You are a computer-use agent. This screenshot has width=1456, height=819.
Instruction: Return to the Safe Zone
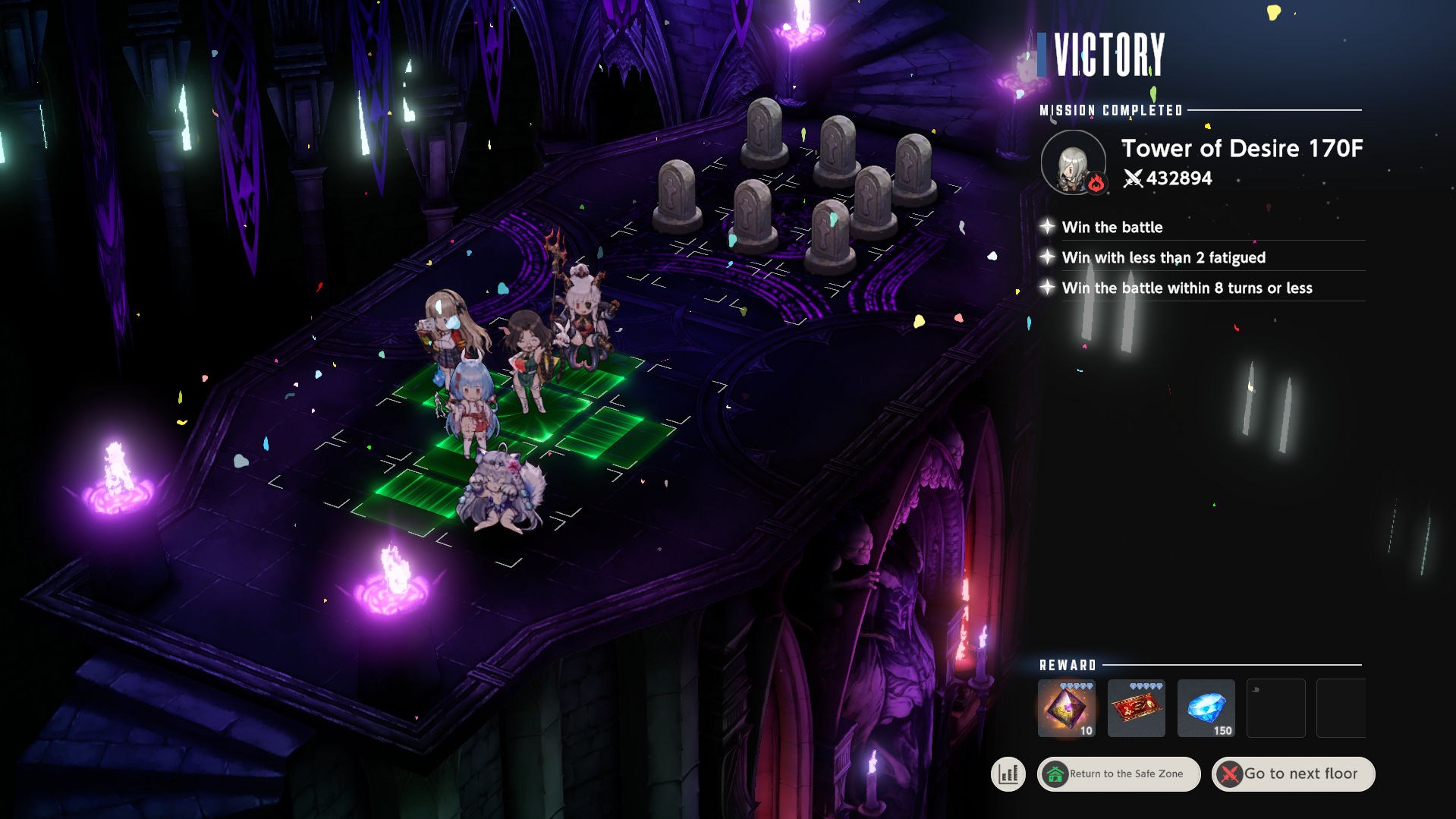click(1118, 773)
